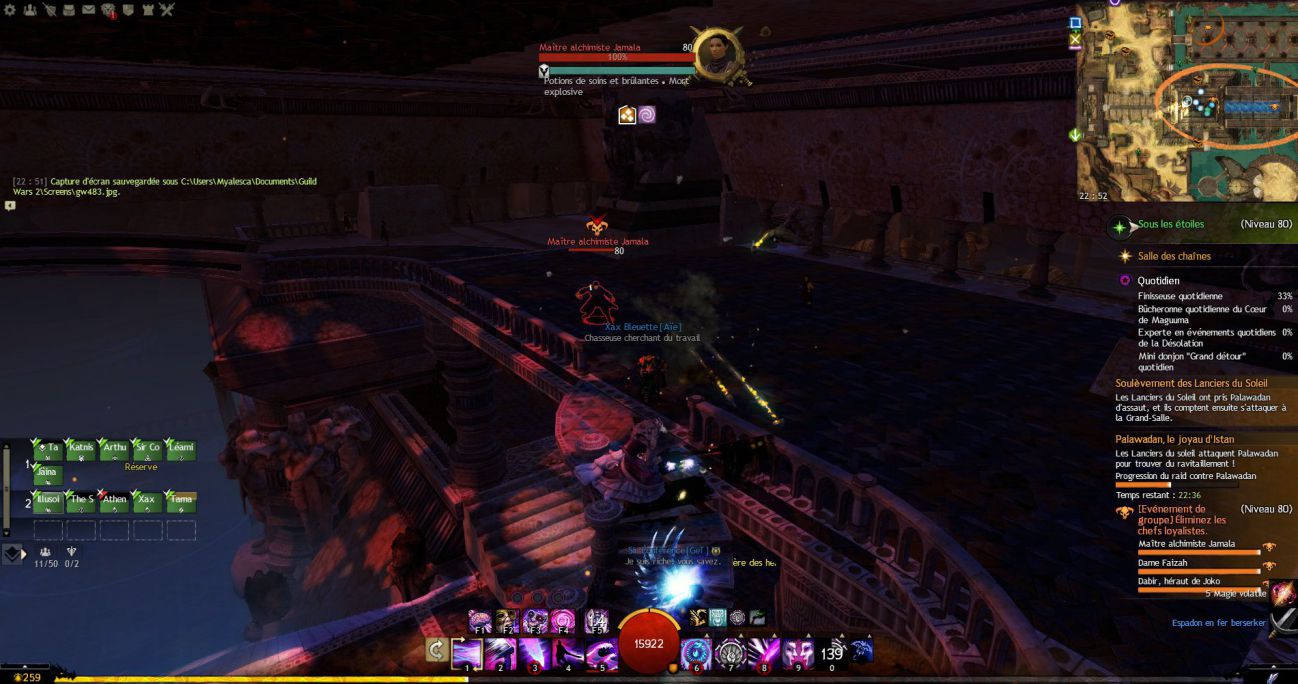
Task: Open the Black Lion trading post icon
Action: tap(108, 11)
